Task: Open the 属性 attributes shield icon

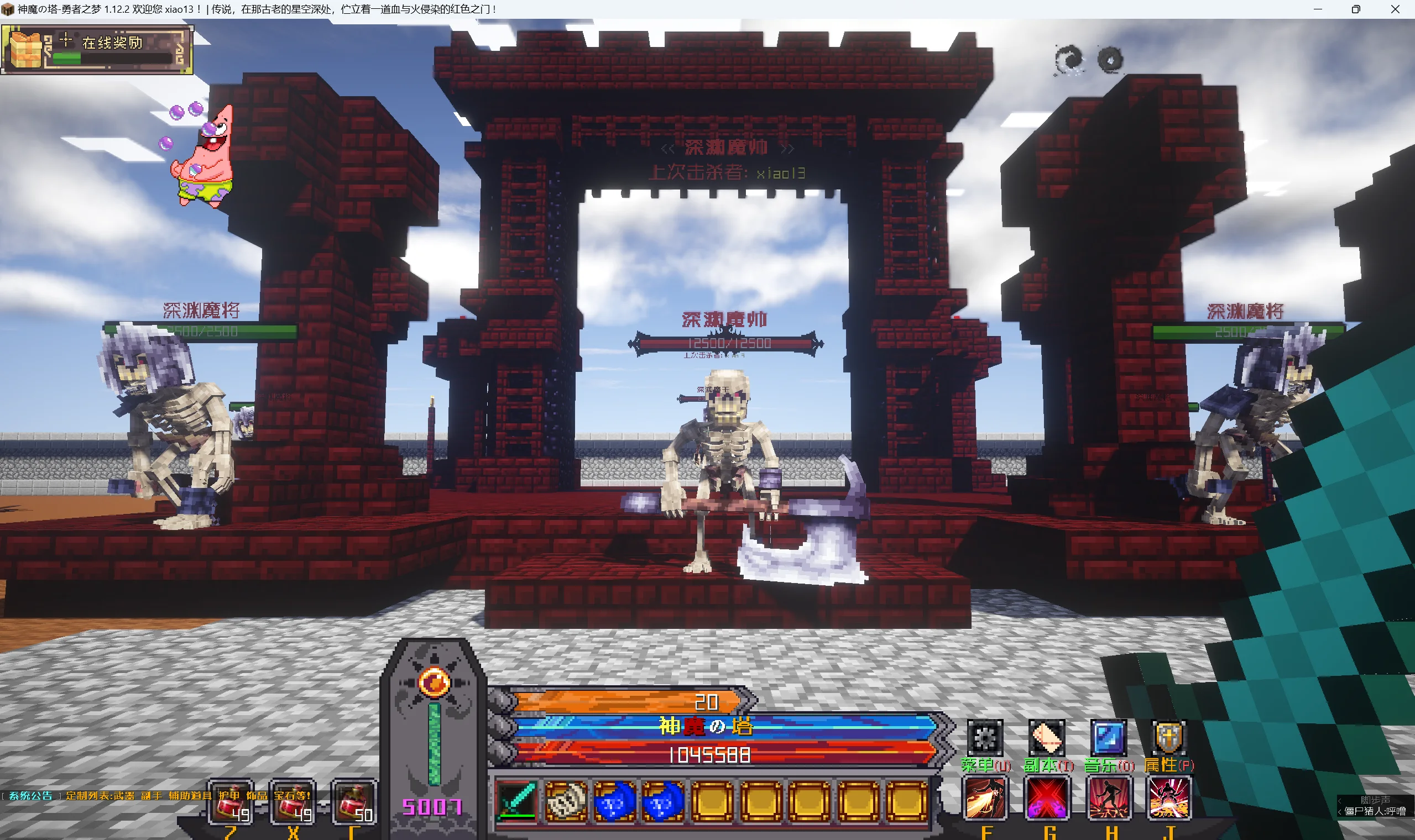Action: click(1168, 738)
